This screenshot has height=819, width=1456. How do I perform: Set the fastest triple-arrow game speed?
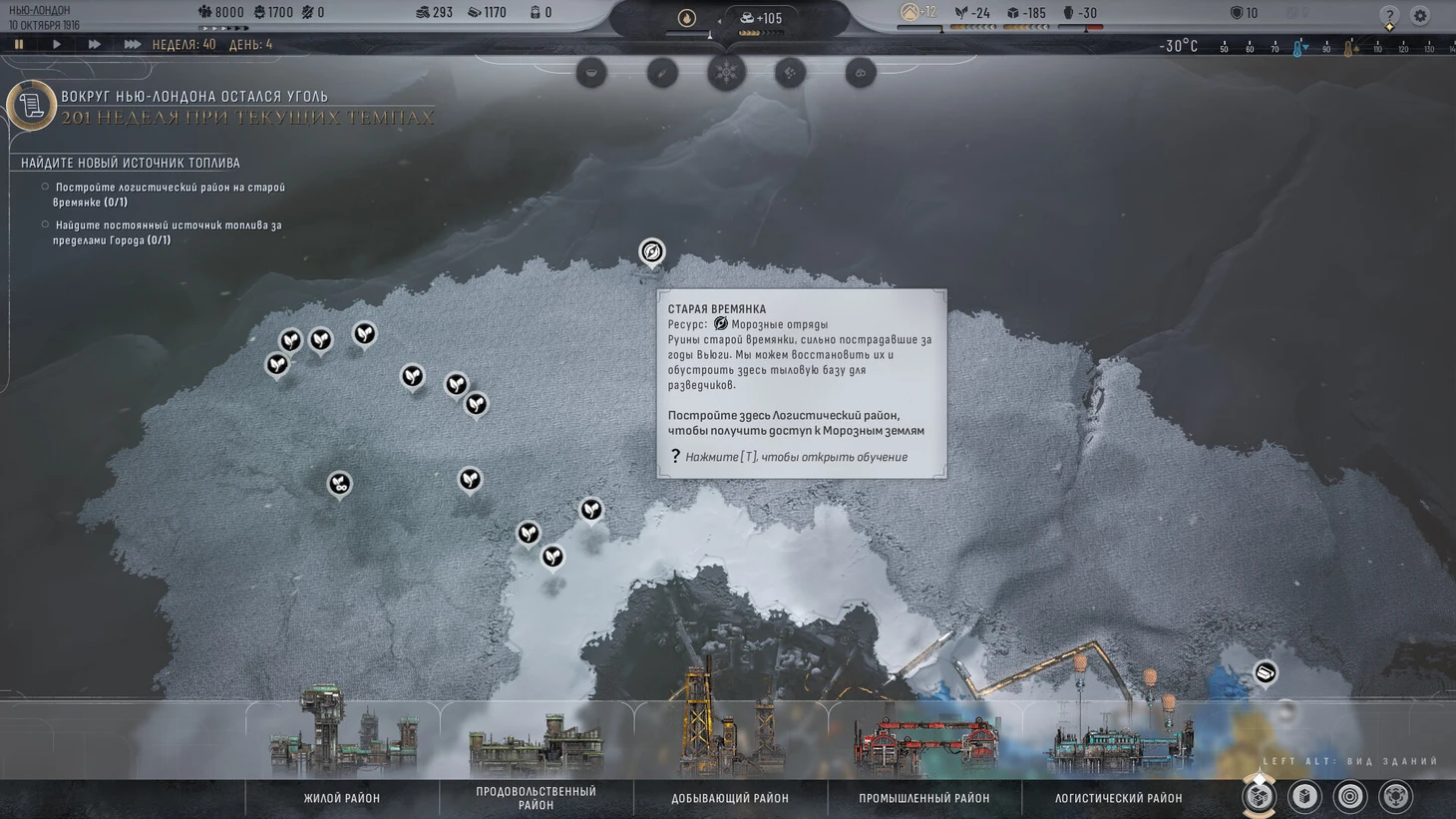pyautogui.click(x=132, y=44)
